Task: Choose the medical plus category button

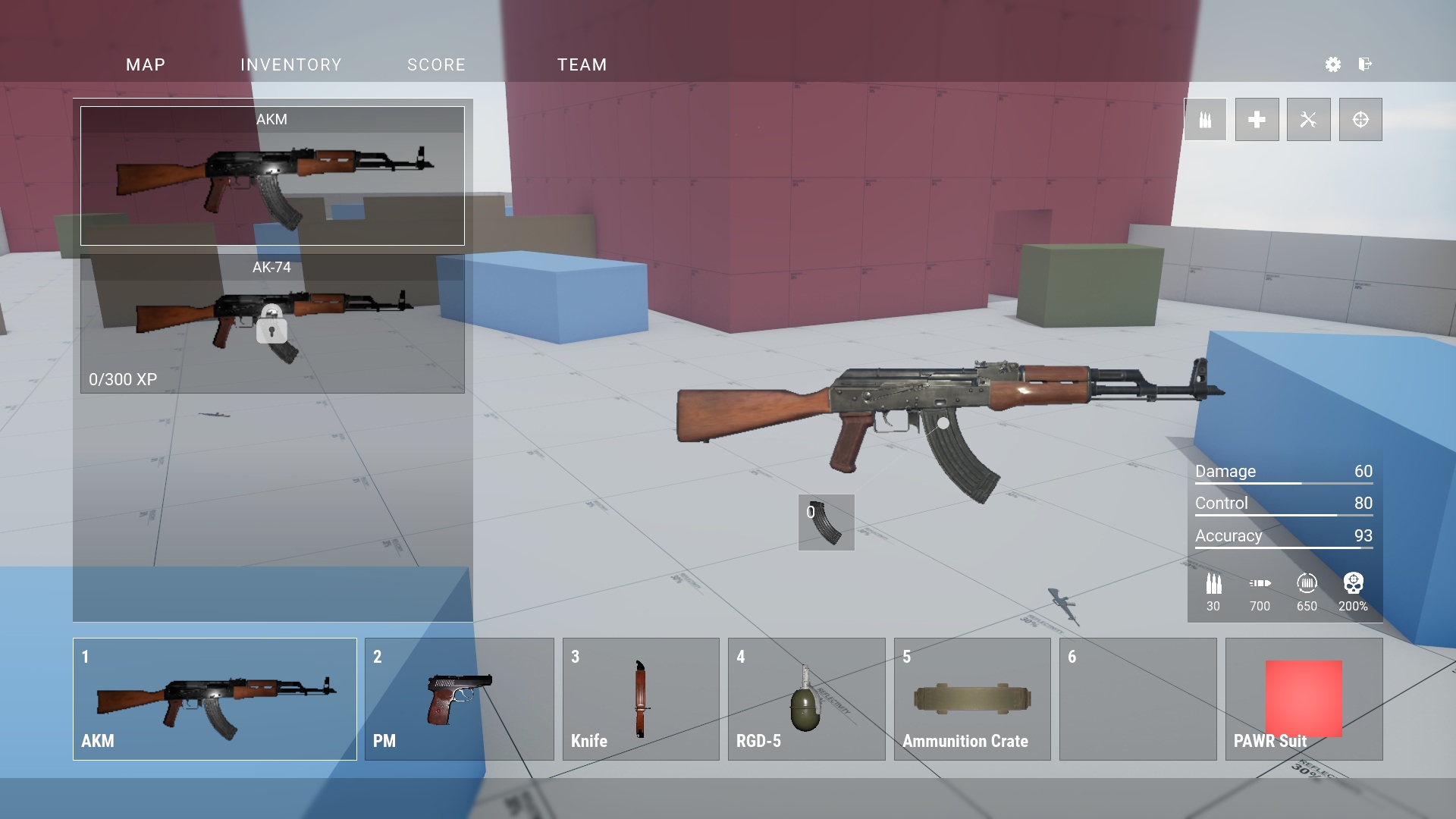Action: (1257, 120)
